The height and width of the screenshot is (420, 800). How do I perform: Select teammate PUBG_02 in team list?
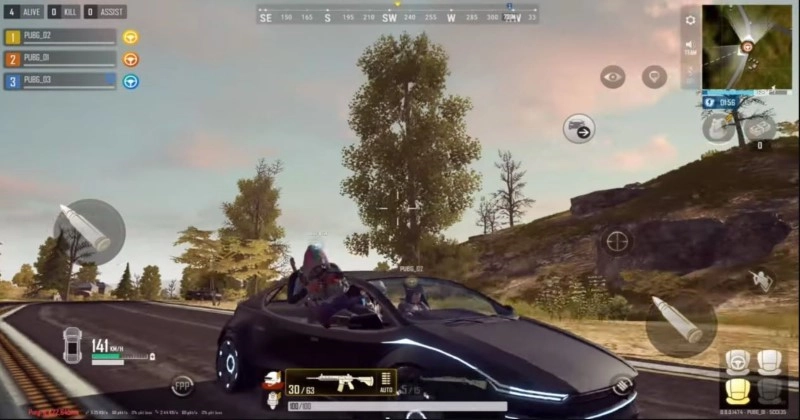pyautogui.click(x=60, y=37)
